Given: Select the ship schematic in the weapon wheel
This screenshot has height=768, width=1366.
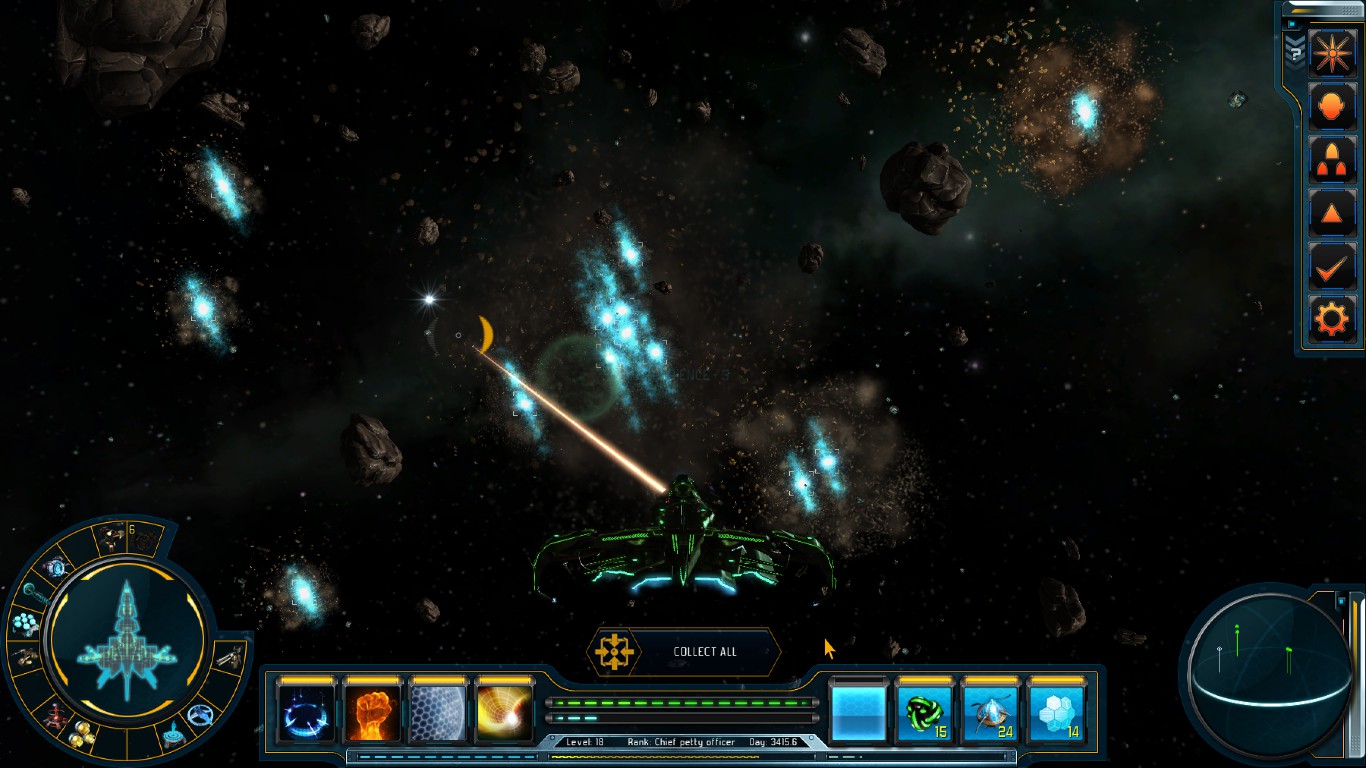Looking at the screenshot, I should click(x=126, y=638).
